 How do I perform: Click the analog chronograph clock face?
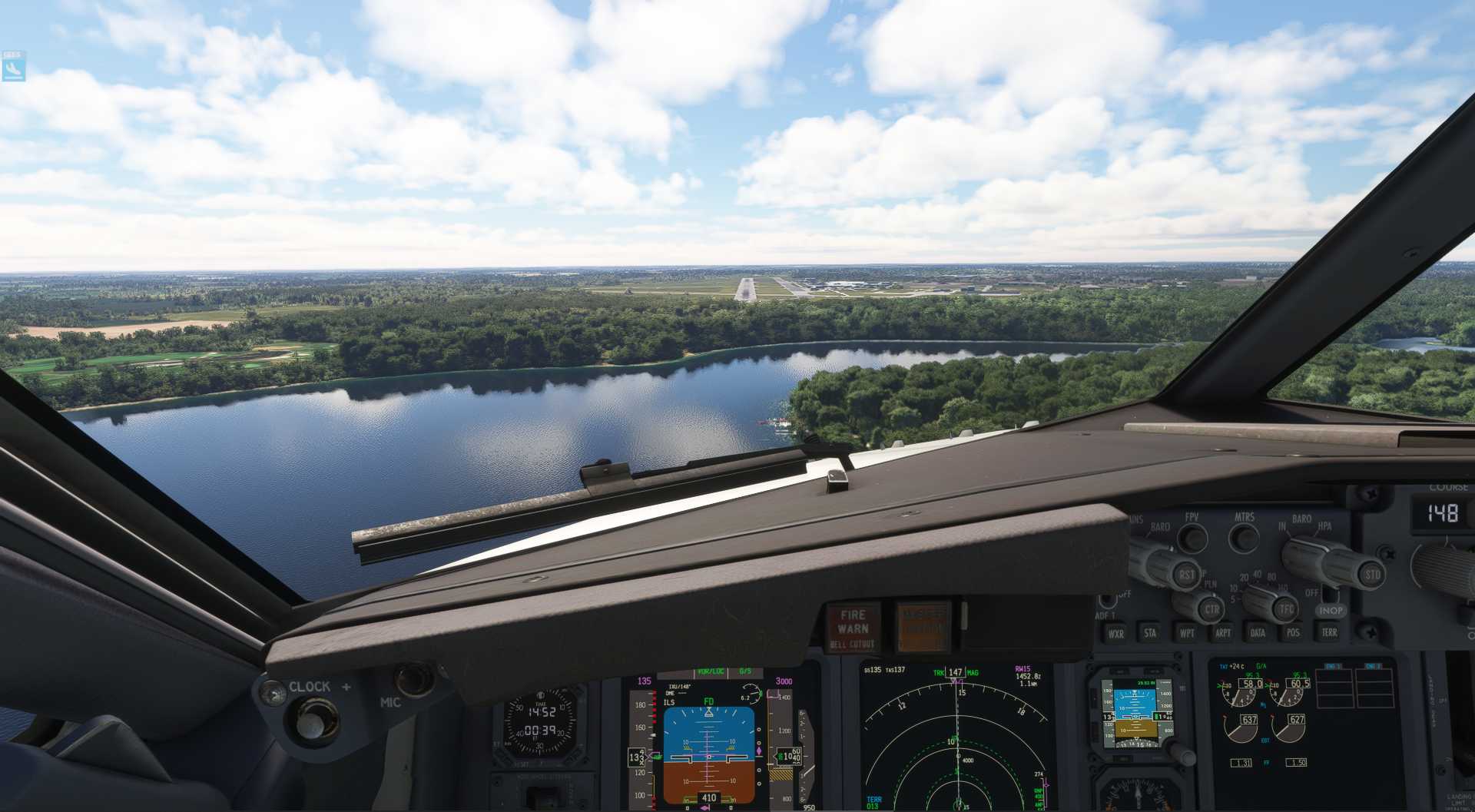coord(540,723)
